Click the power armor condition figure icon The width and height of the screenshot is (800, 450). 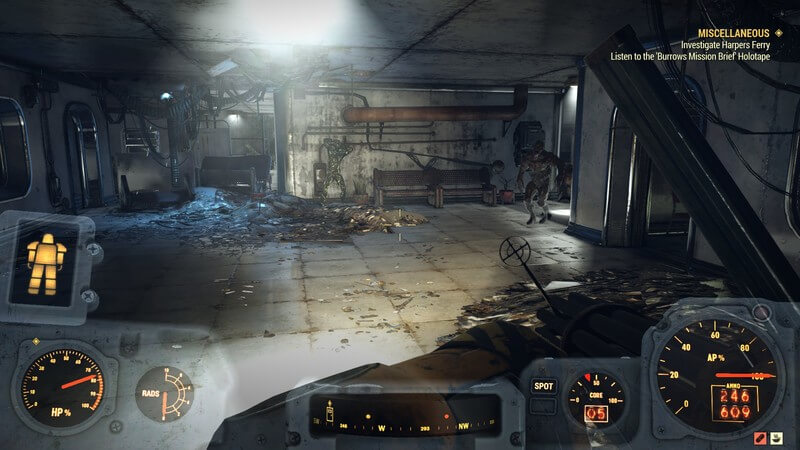pos(45,262)
